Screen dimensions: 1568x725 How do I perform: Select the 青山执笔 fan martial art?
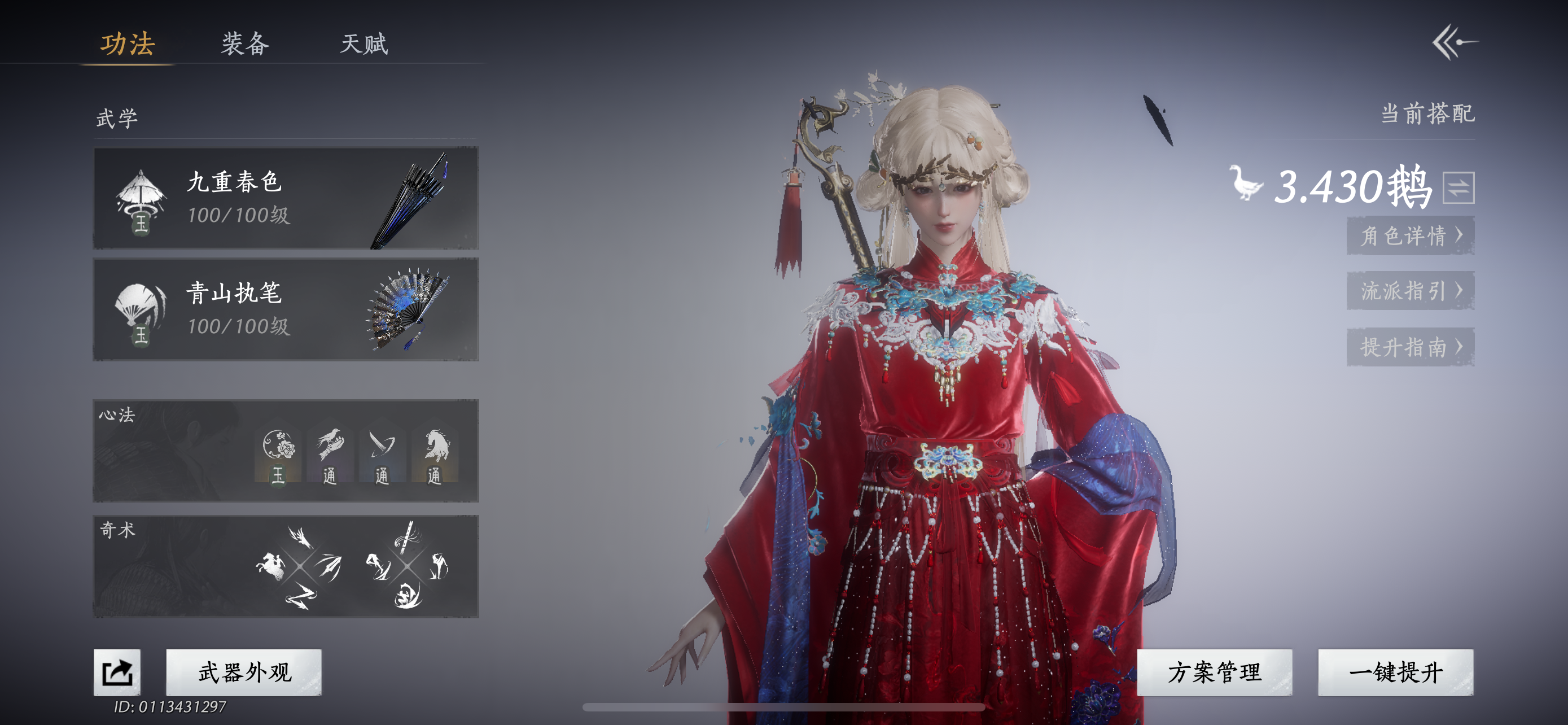point(286,309)
